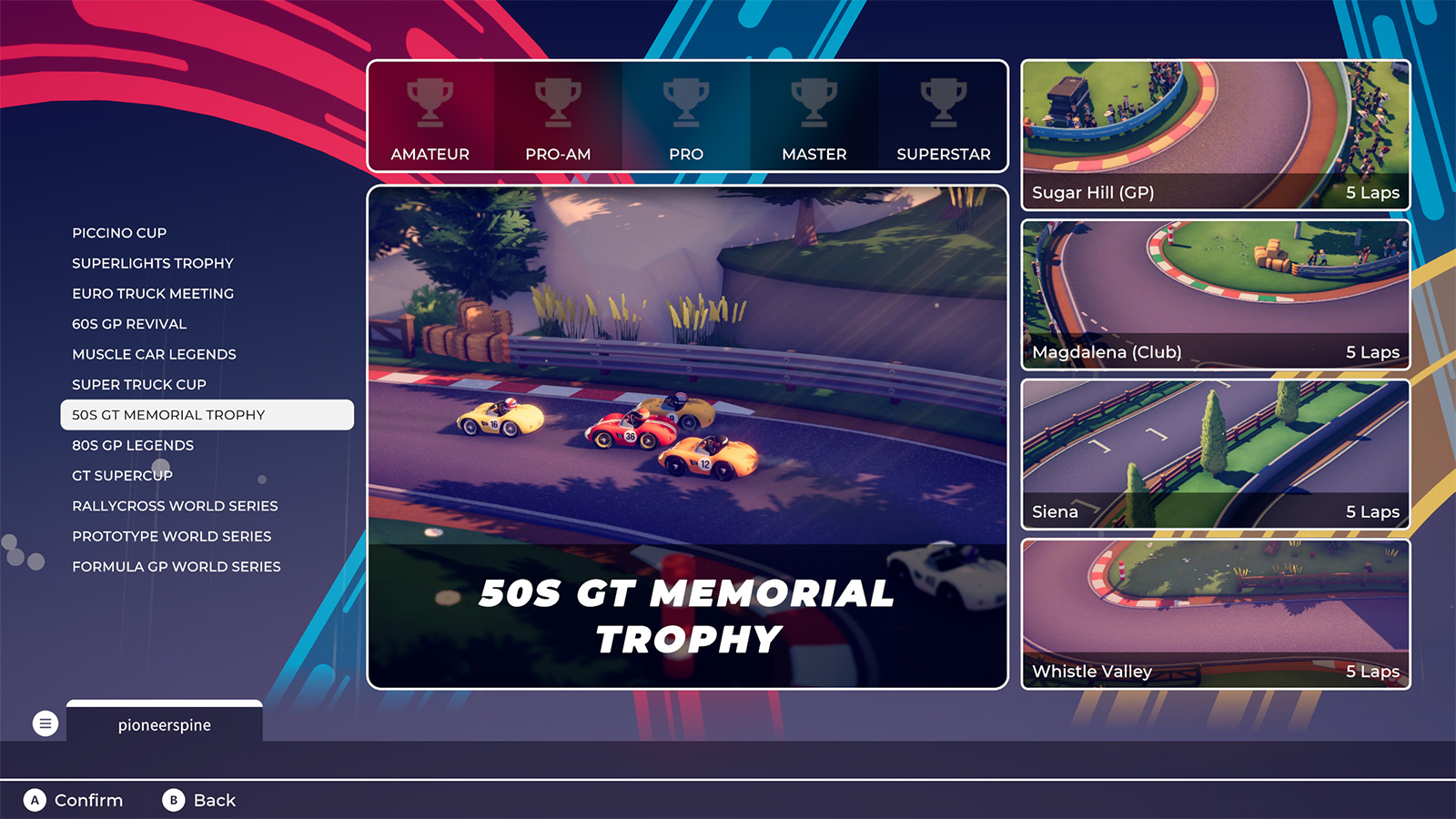Choose the Pro-Am trophy tier
The image size is (1456, 819).
pos(558,116)
